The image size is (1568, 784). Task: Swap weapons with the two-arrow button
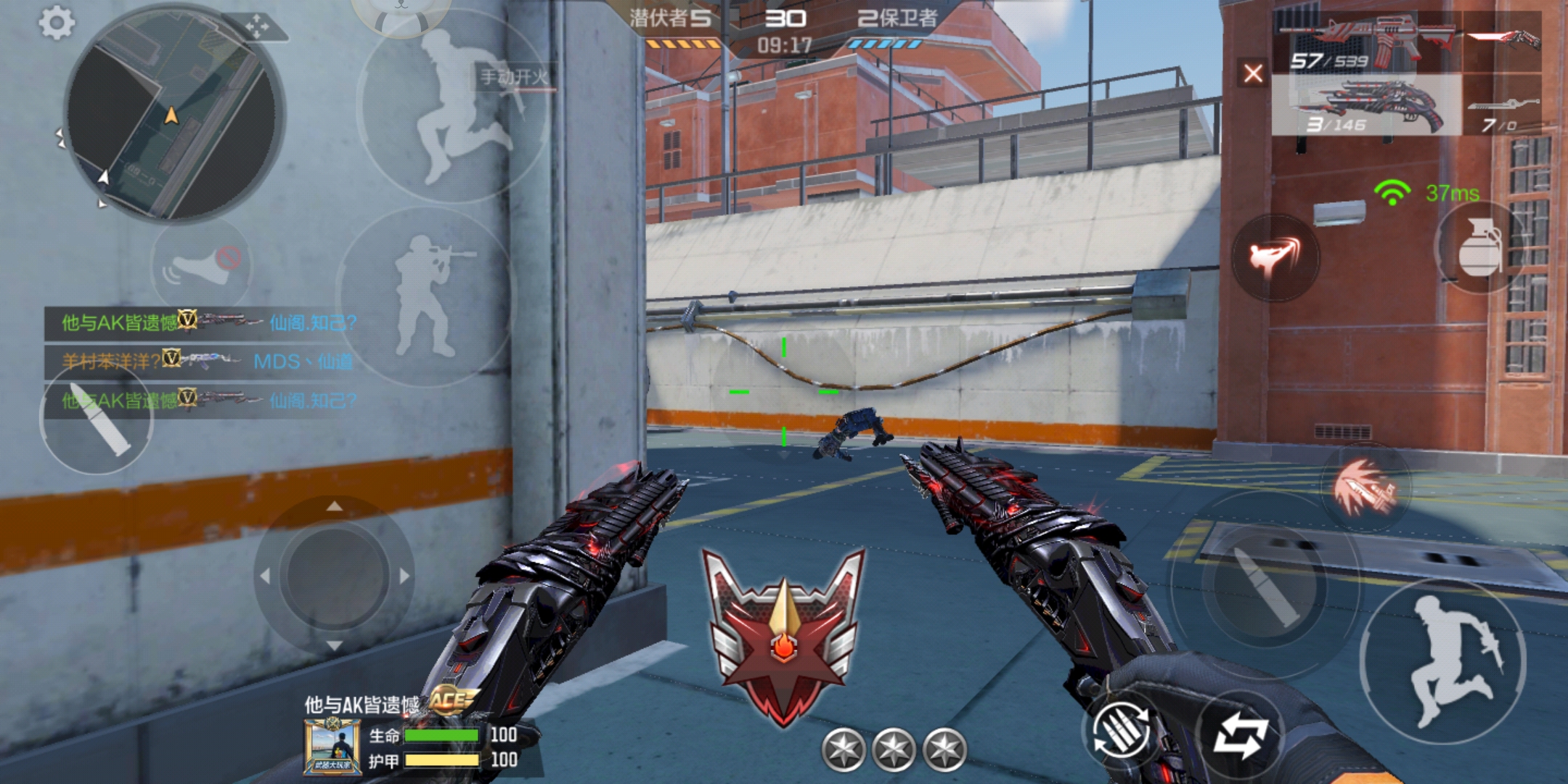tap(1241, 735)
